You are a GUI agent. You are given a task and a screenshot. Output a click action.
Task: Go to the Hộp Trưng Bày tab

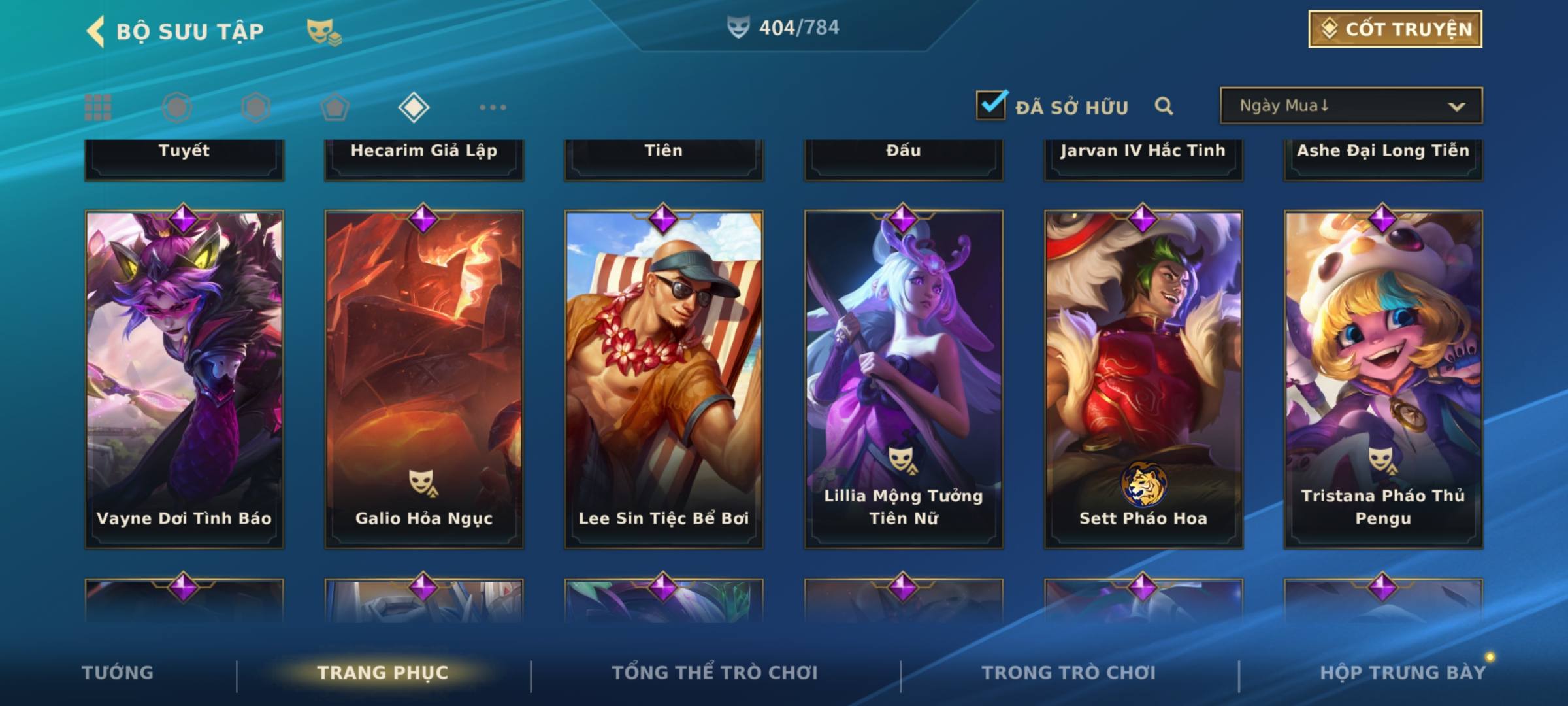pos(1403,673)
